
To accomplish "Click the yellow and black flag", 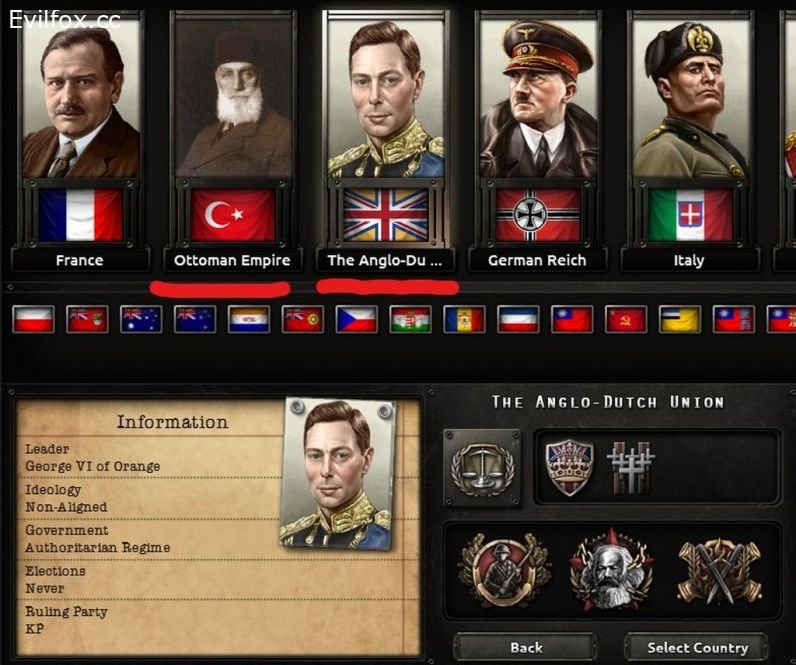I will 680,319.
